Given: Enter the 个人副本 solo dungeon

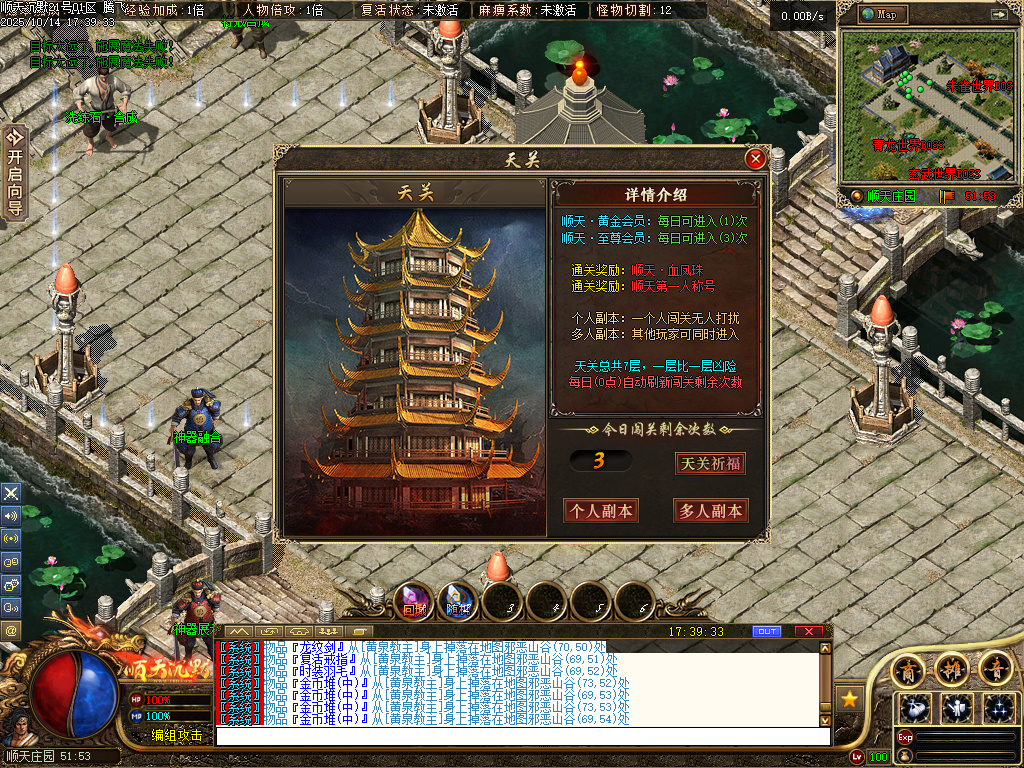Looking at the screenshot, I should coord(601,510).
